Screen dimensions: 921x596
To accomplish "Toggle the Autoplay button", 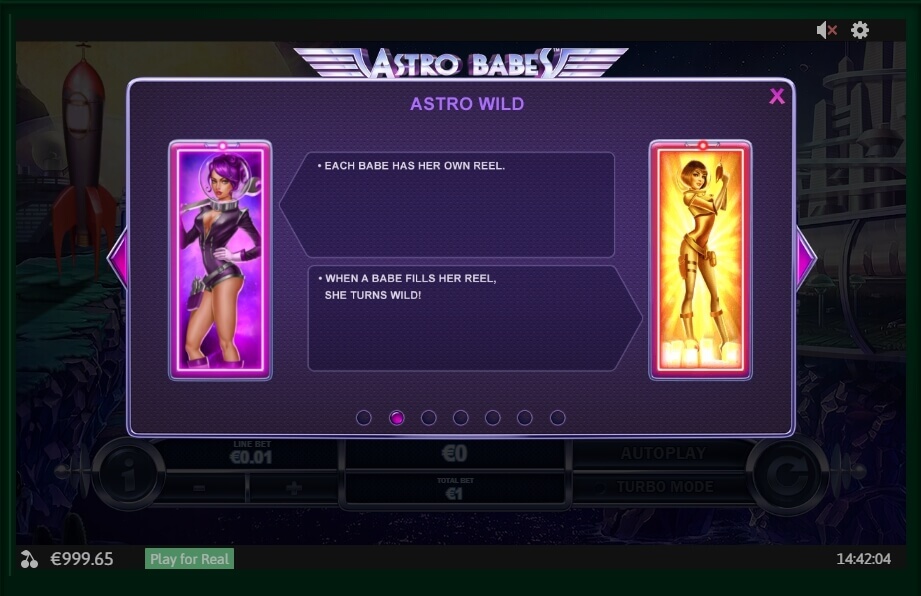I will pos(663,454).
